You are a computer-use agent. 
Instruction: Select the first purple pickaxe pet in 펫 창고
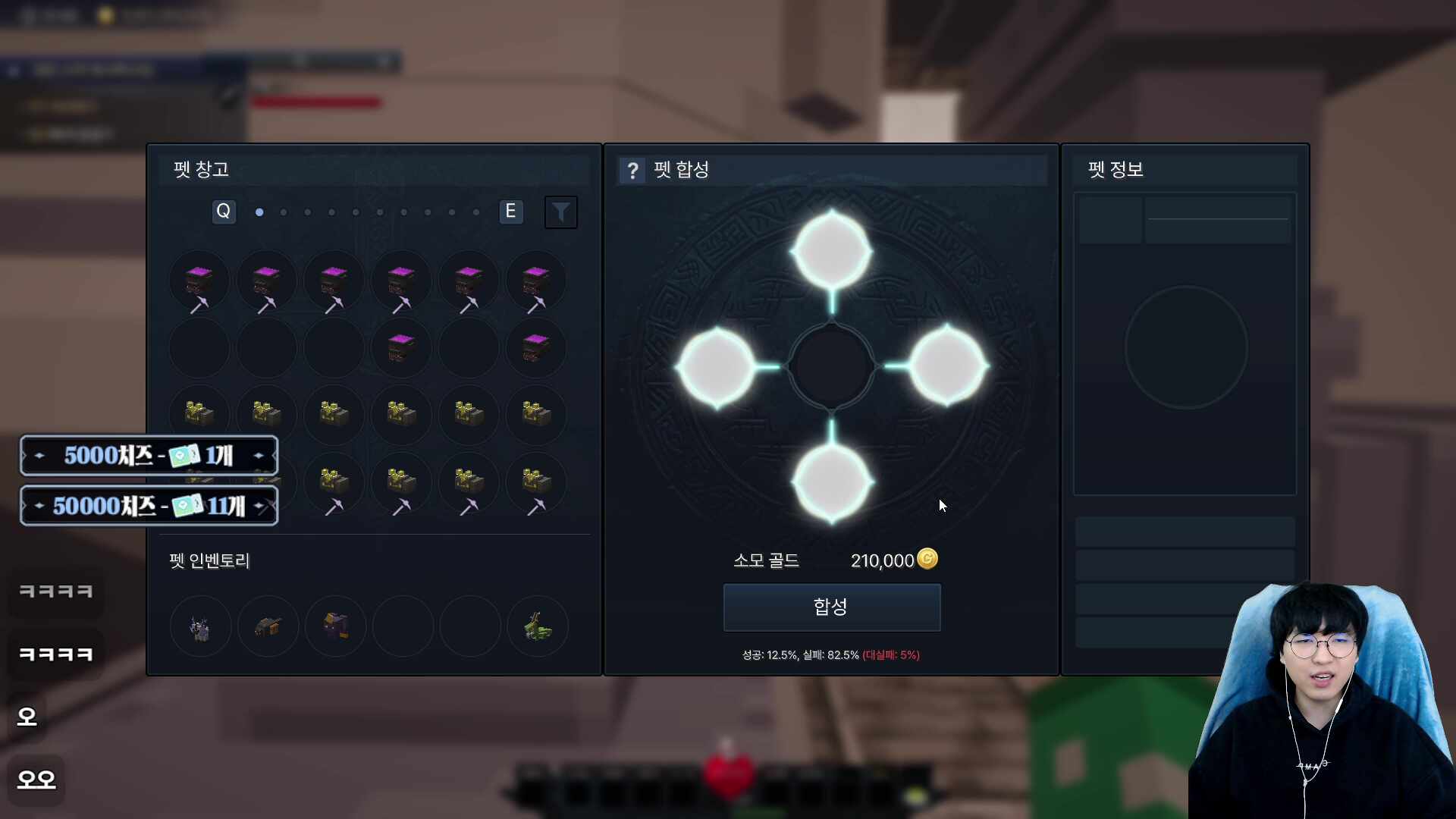tap(200, 281)
